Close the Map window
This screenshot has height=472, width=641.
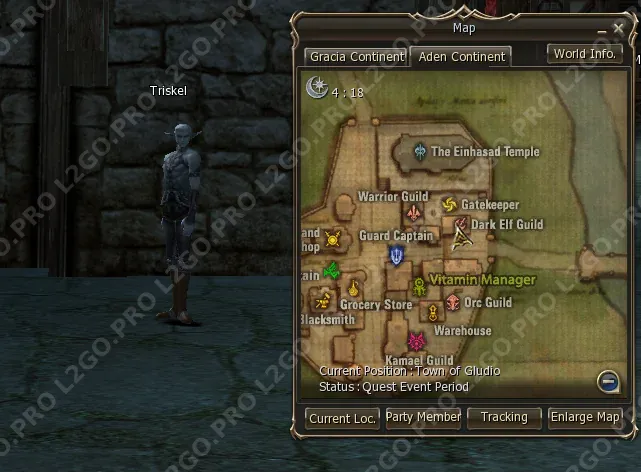click(x=618, y=29)
